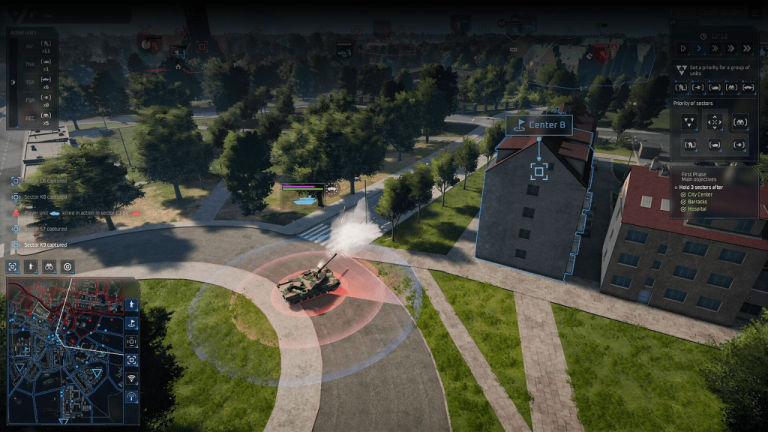768x432 pixels.
Task: Select the REC row in active units
Action: point(28,116)
